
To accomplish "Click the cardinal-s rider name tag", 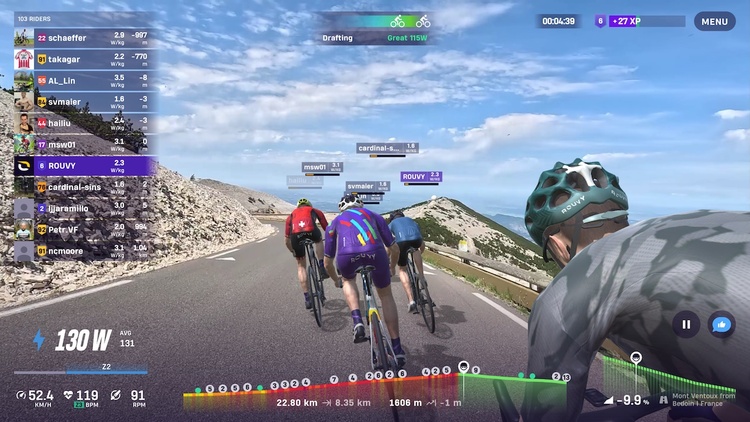I will tap(387, 148).
